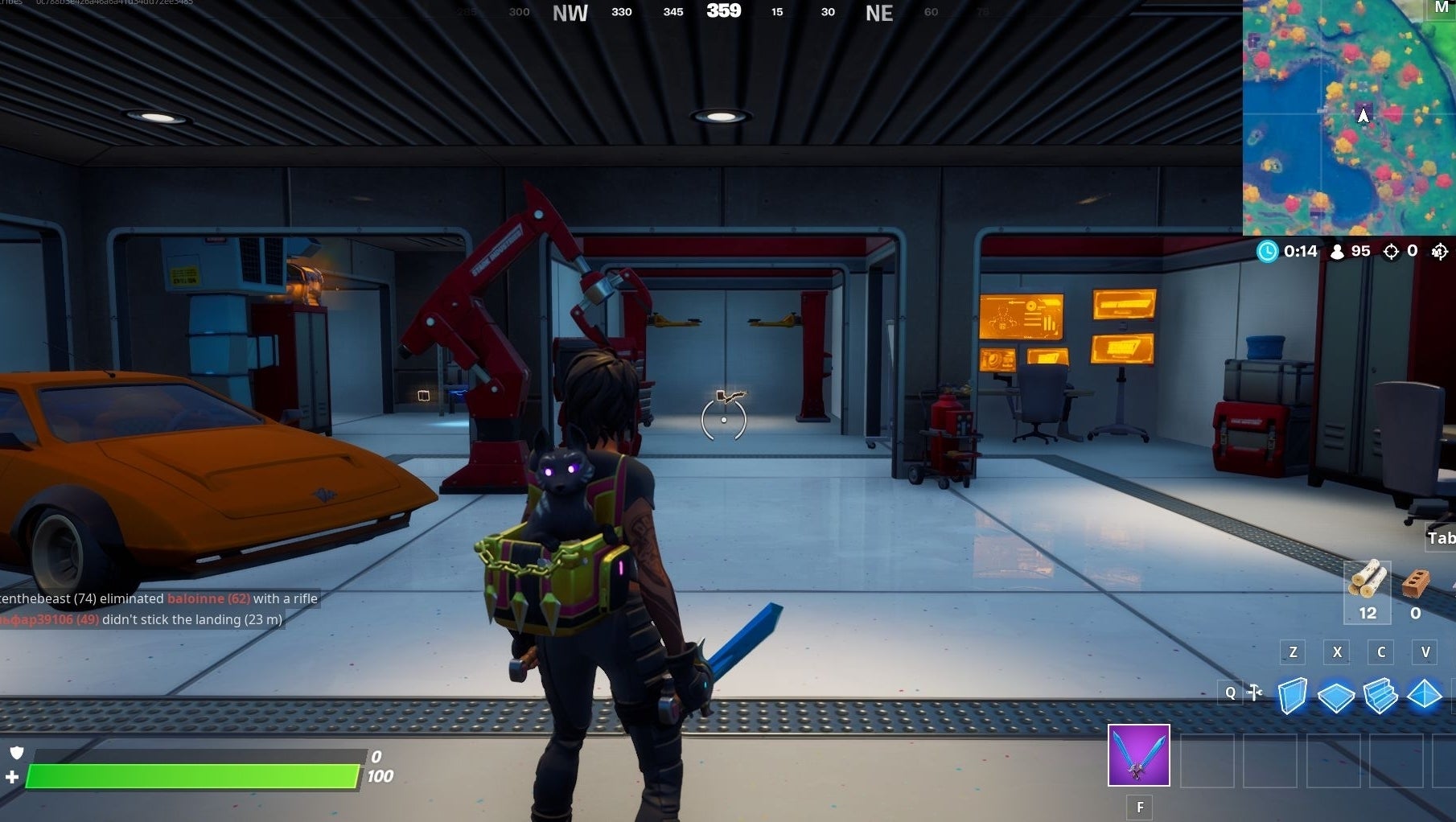The image size is (1456, 822).
Task: Click the blue storm timer clock icon
Action: pos(1268,251)
